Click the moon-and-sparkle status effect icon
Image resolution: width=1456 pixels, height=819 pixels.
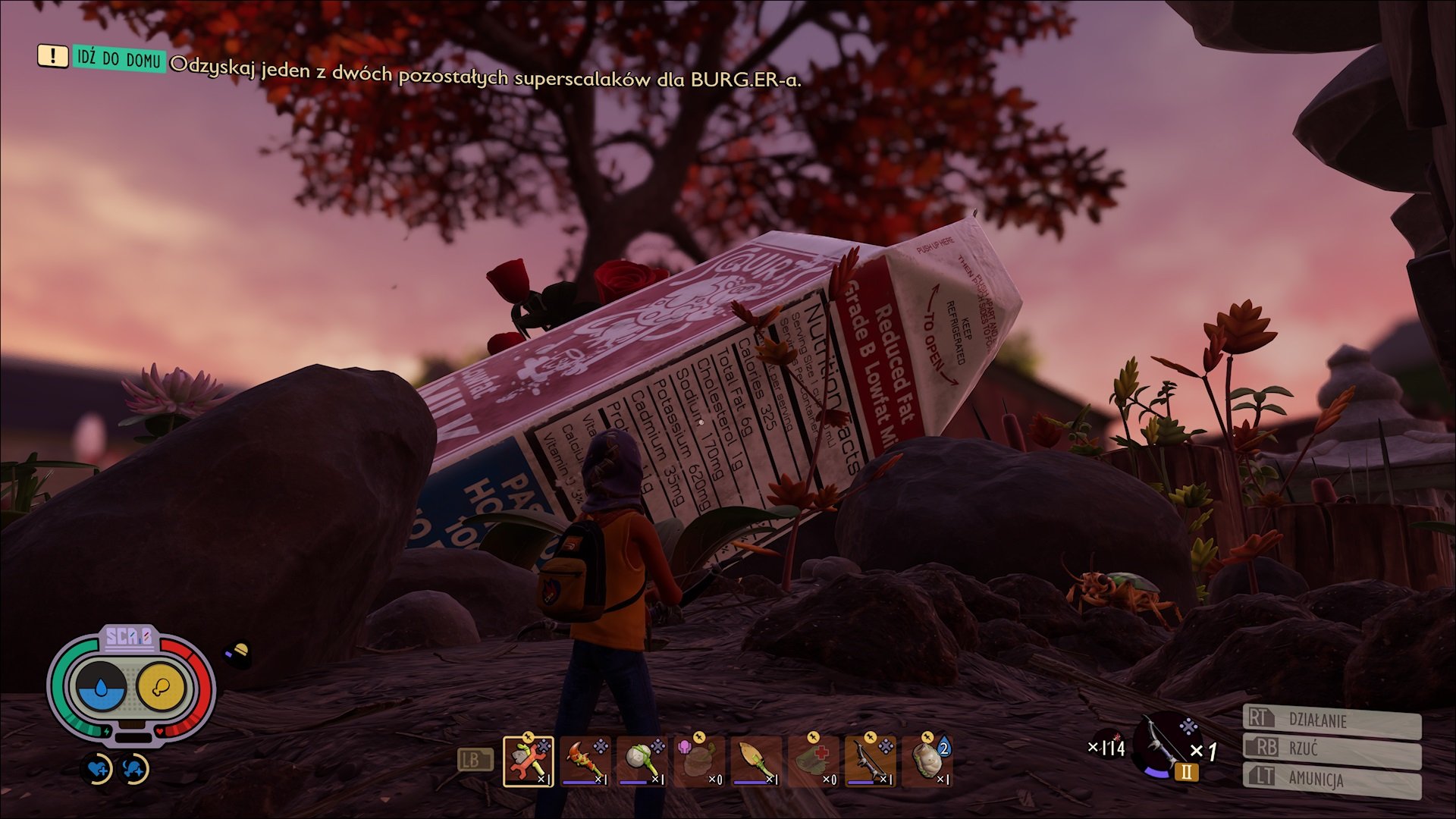[135, 770]
